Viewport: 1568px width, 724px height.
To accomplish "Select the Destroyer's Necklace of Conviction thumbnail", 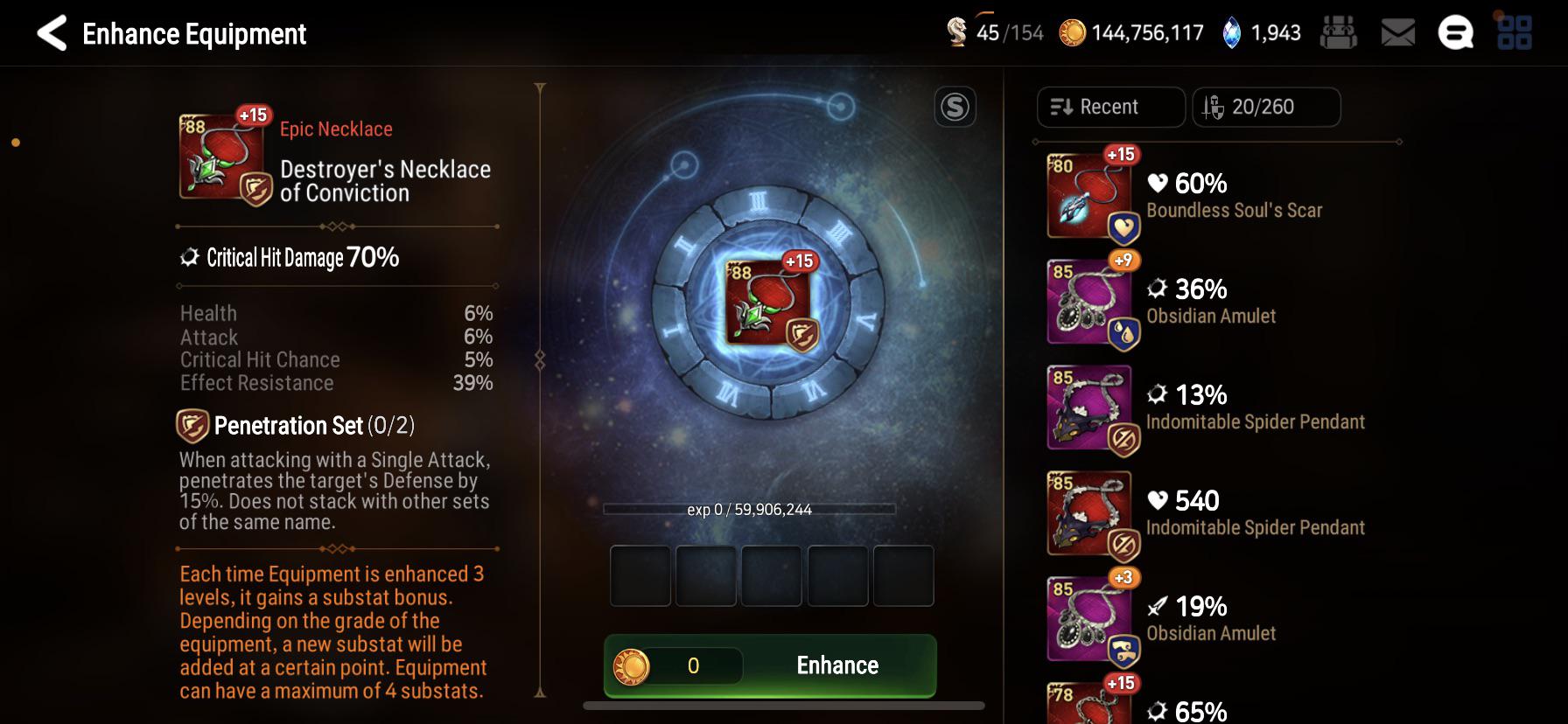I will point(220,157).
